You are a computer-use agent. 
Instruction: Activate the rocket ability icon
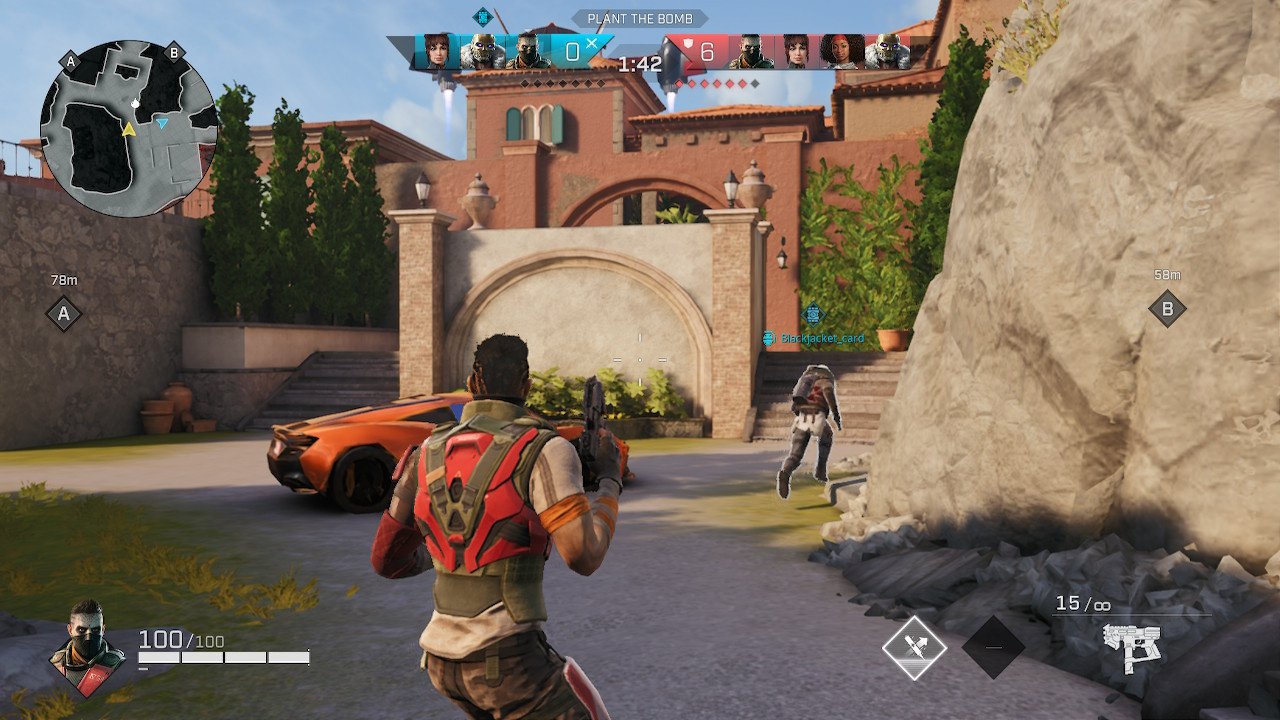click(914, 647)
